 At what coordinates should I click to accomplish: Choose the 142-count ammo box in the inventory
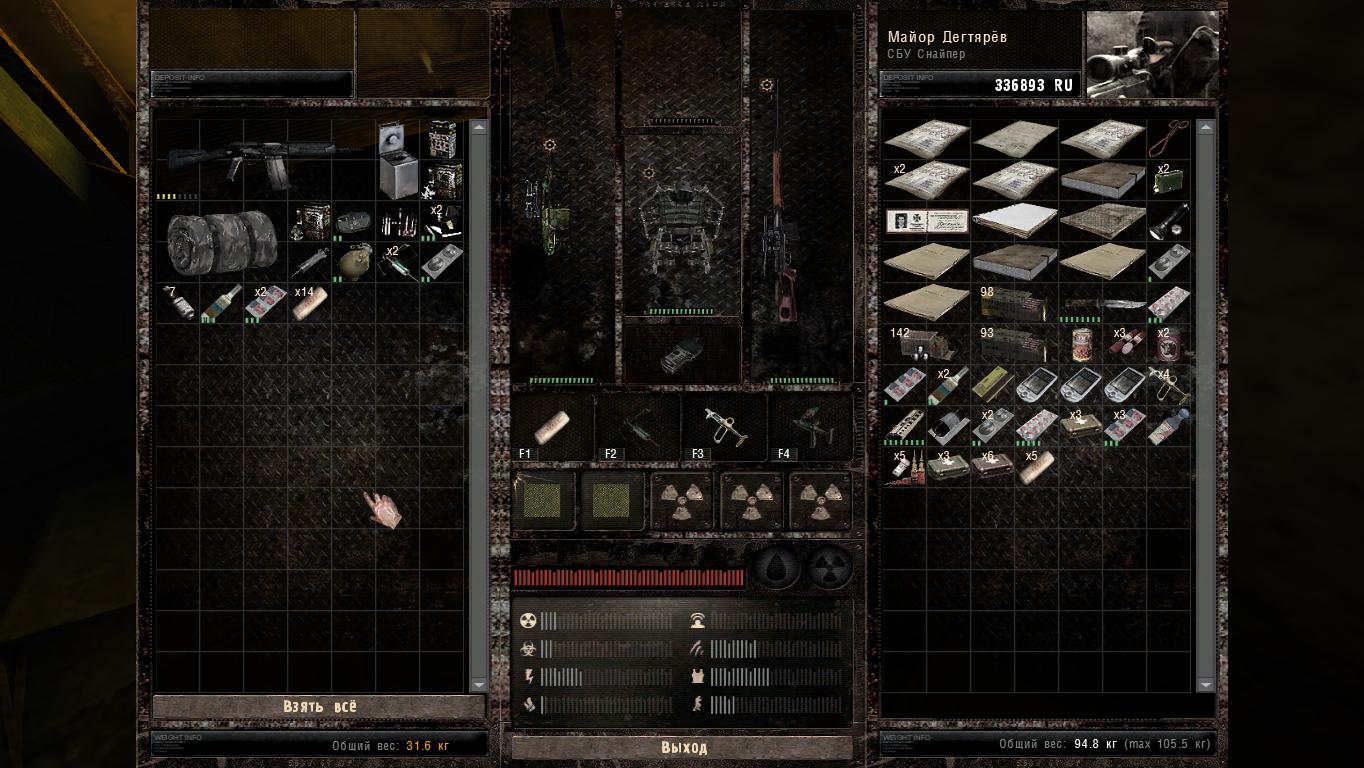click(926, 344)
